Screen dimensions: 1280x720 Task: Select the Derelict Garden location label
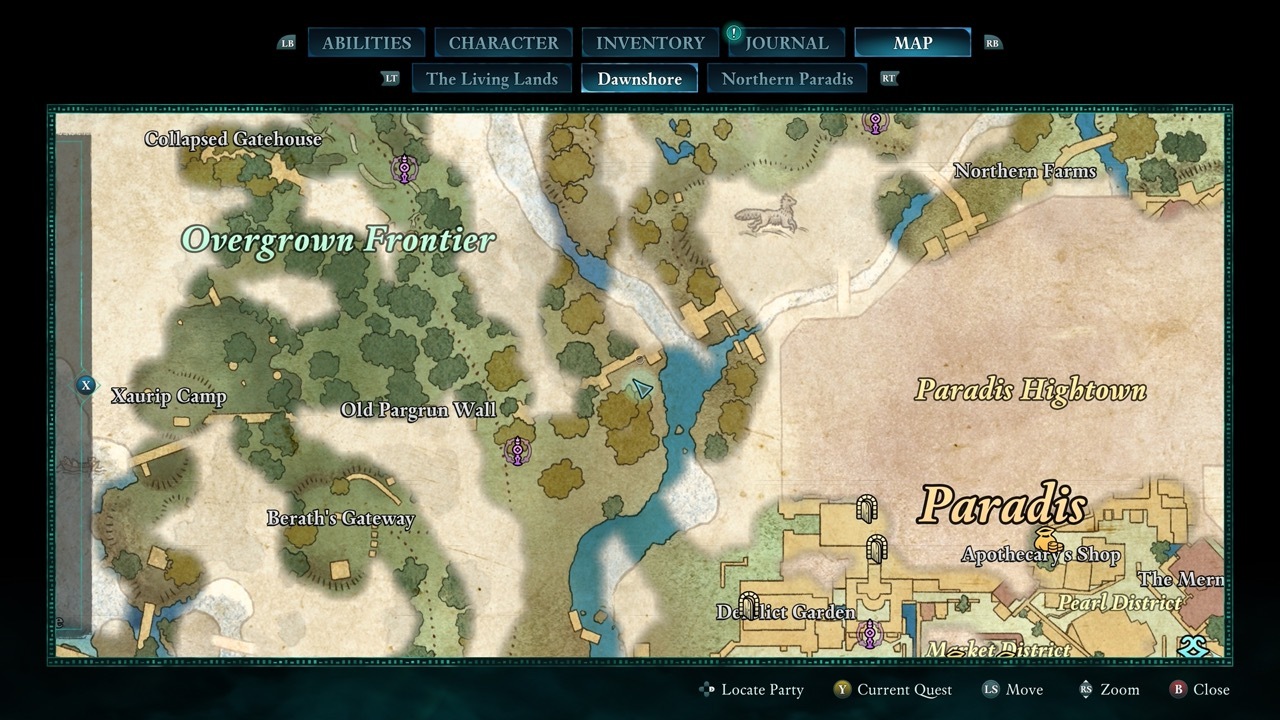click(x=786, y=612)
